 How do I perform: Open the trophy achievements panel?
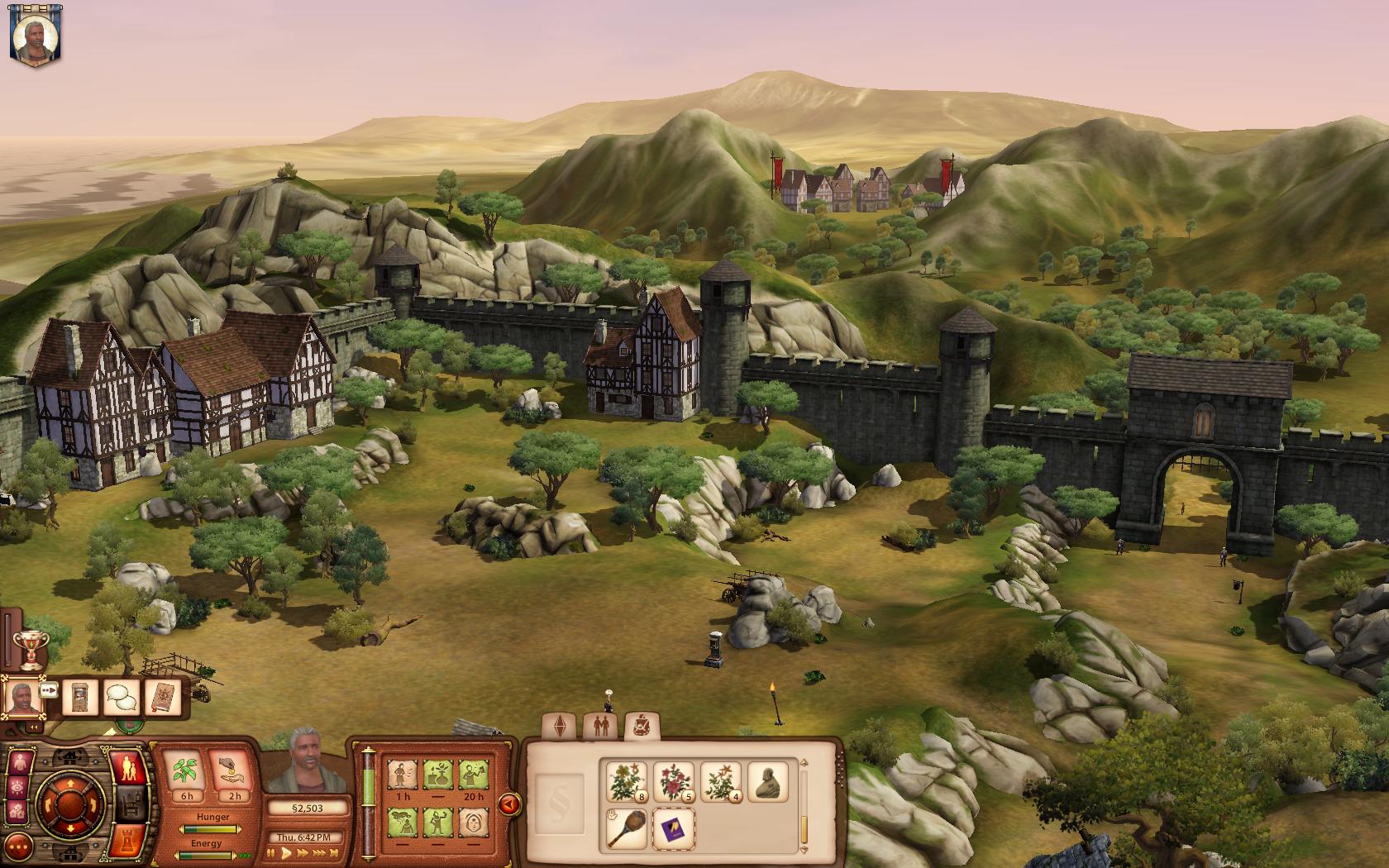pos(31,651)
